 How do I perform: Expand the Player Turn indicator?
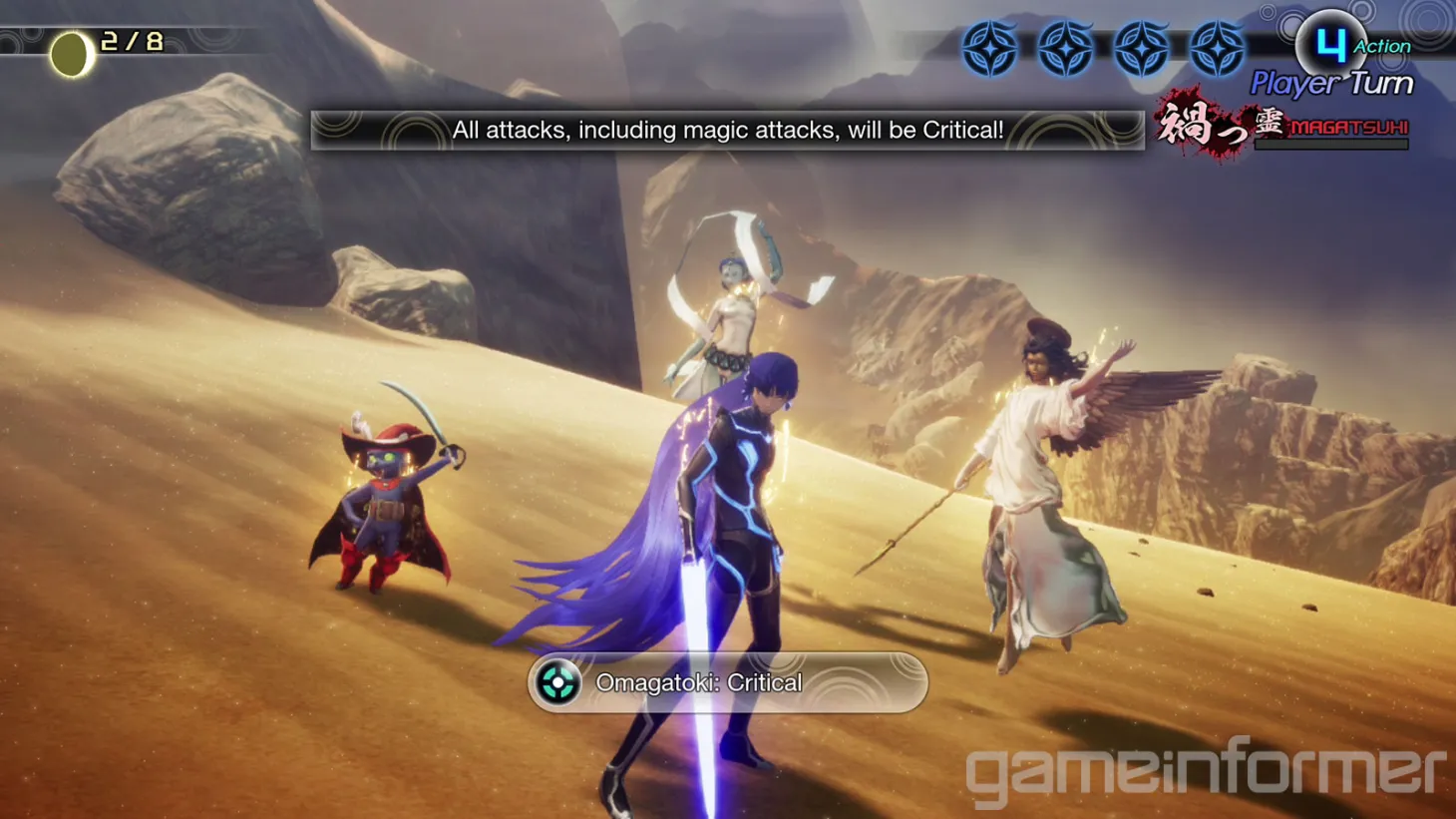1332,84
